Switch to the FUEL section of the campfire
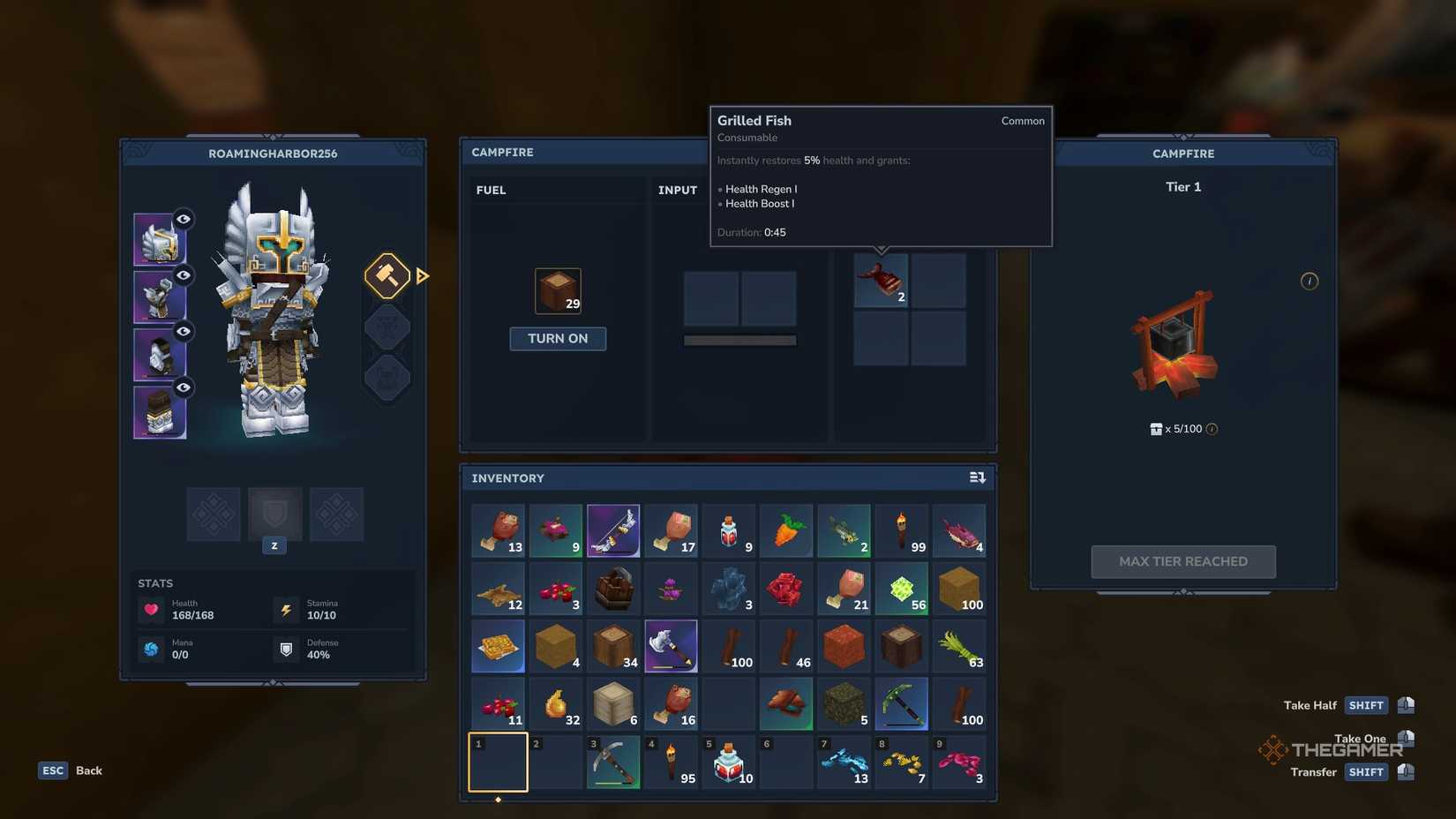The width and height of the screenshot is (1456, 819). point(492,190)
